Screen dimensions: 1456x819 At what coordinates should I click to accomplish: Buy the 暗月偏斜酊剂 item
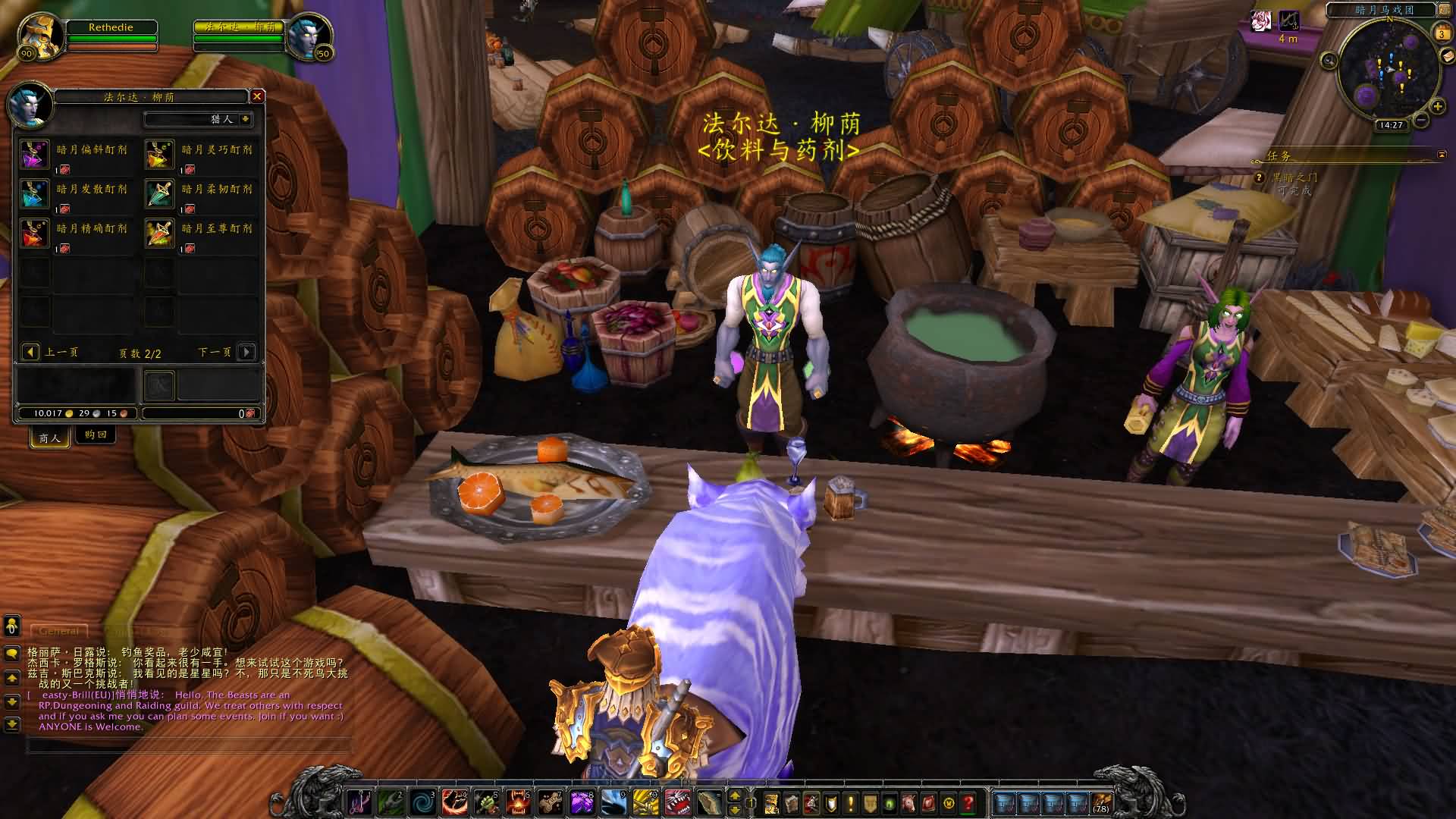point(34,155)
